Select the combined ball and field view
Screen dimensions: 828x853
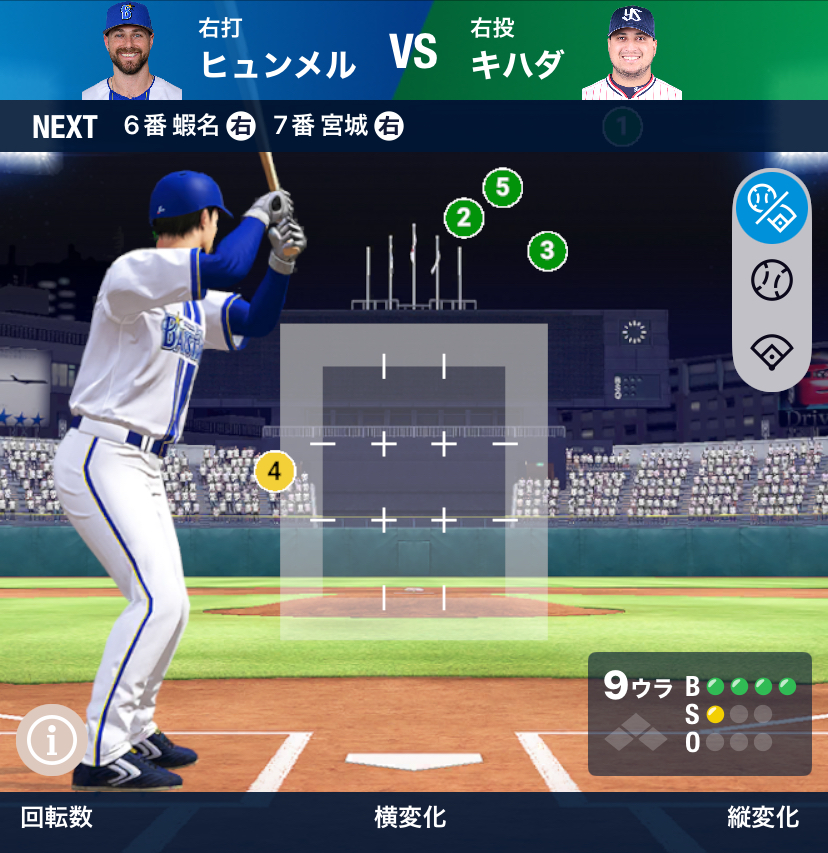pyautogui.click(x=772, y=208)
